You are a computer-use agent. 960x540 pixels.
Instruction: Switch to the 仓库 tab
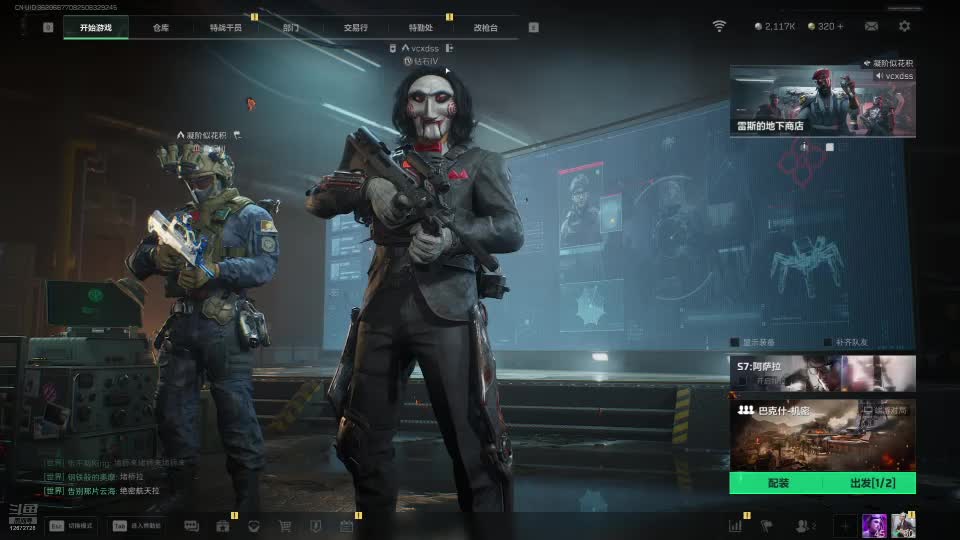(x=161, y=28)
